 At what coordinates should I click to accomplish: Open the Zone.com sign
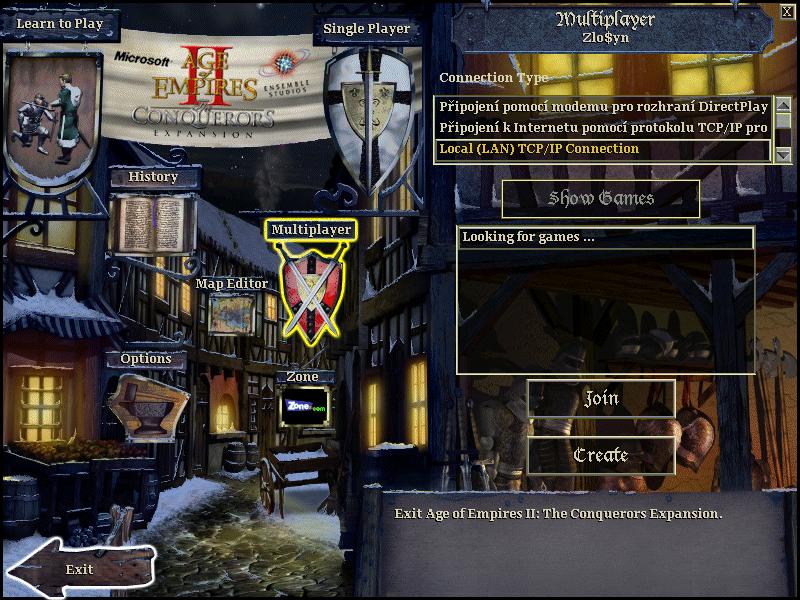click(x=304, y=407)
